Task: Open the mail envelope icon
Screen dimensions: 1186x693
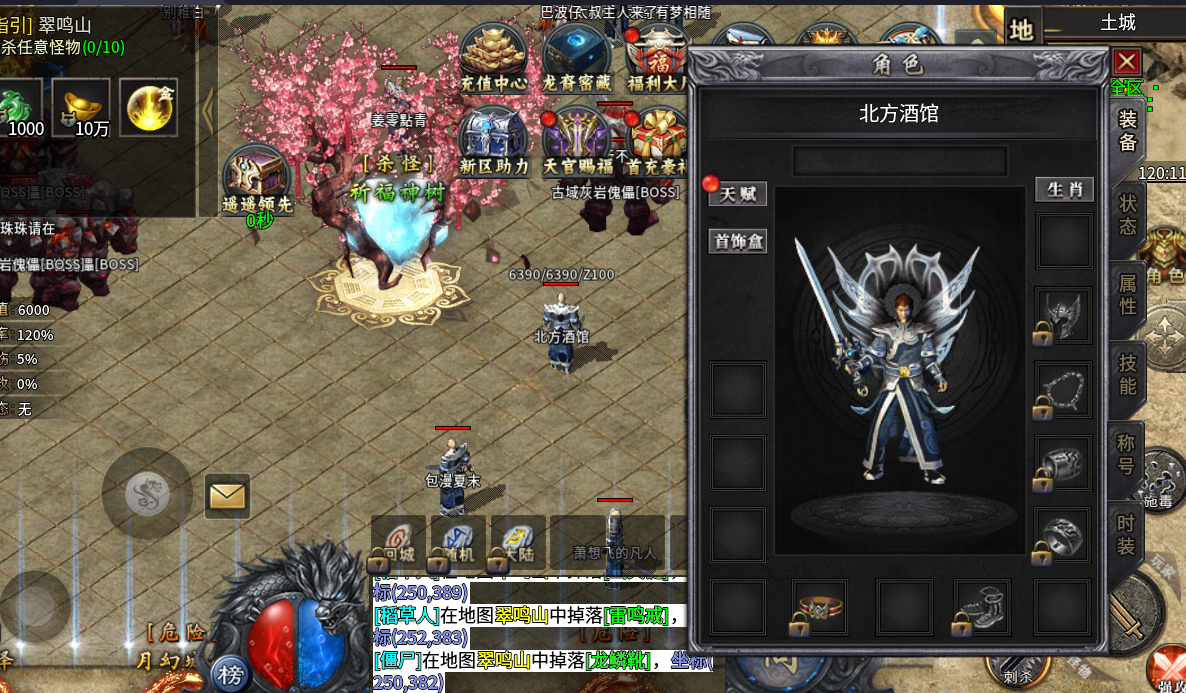Action: (x=227, y=495)
